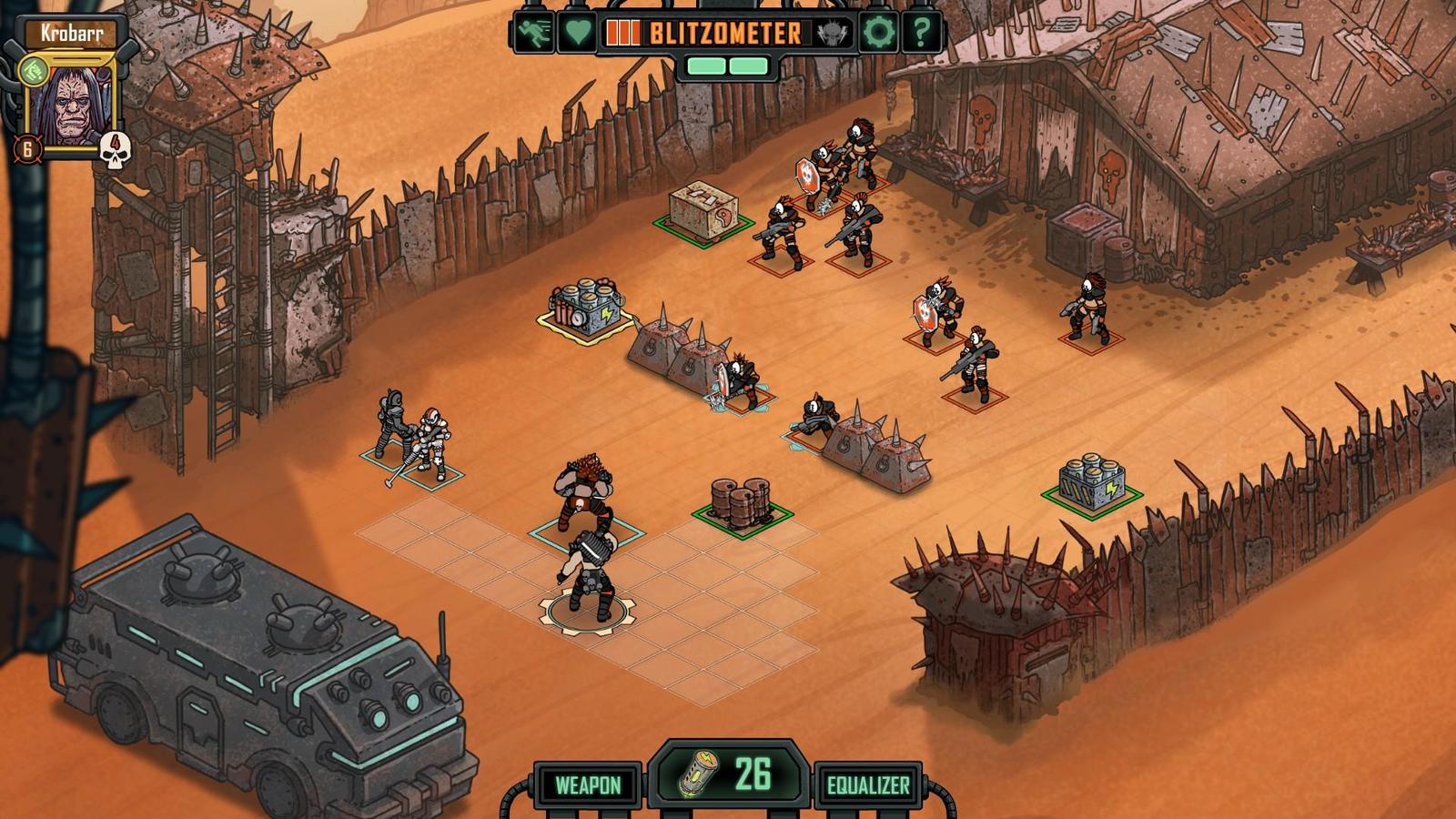1456x819 pixels.
Task: Open settings with the gear icon
Action: click(x=878, y=33)
